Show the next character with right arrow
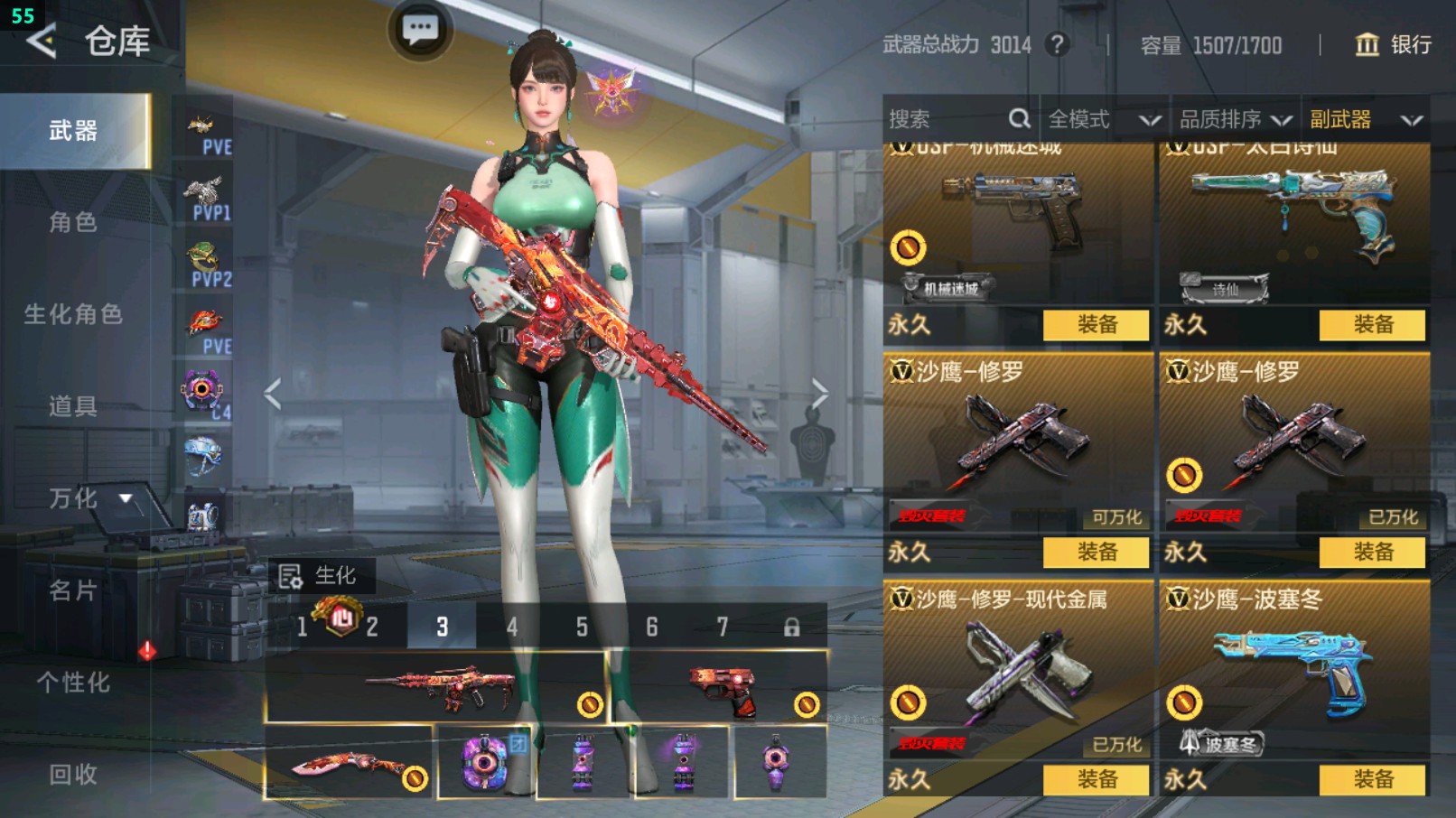Viewport: 1456px width, 818px height. (819, 394)
